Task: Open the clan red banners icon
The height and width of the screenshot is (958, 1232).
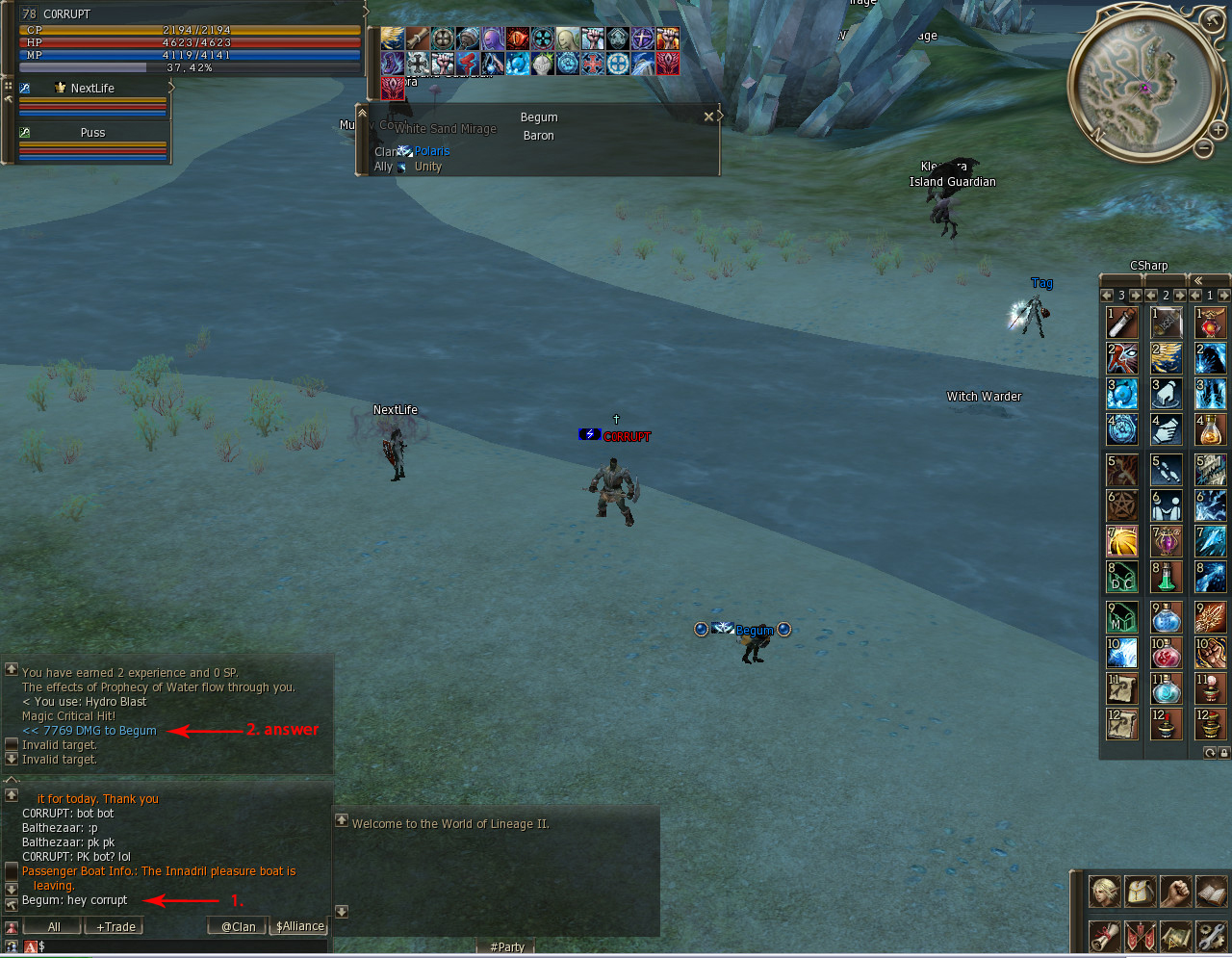Action: tap(1141, 936)
